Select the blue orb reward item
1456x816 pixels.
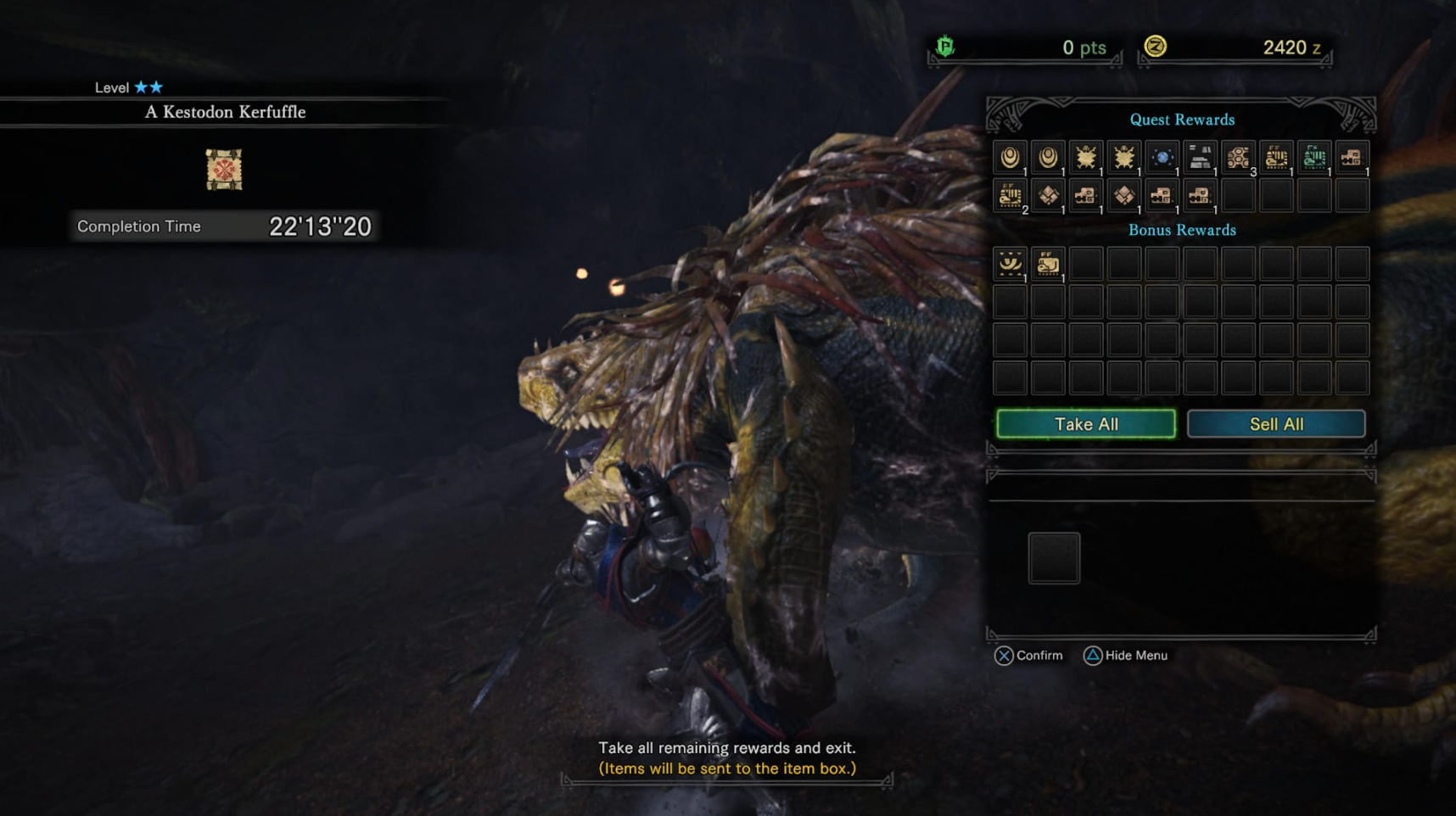[1162, 158]
